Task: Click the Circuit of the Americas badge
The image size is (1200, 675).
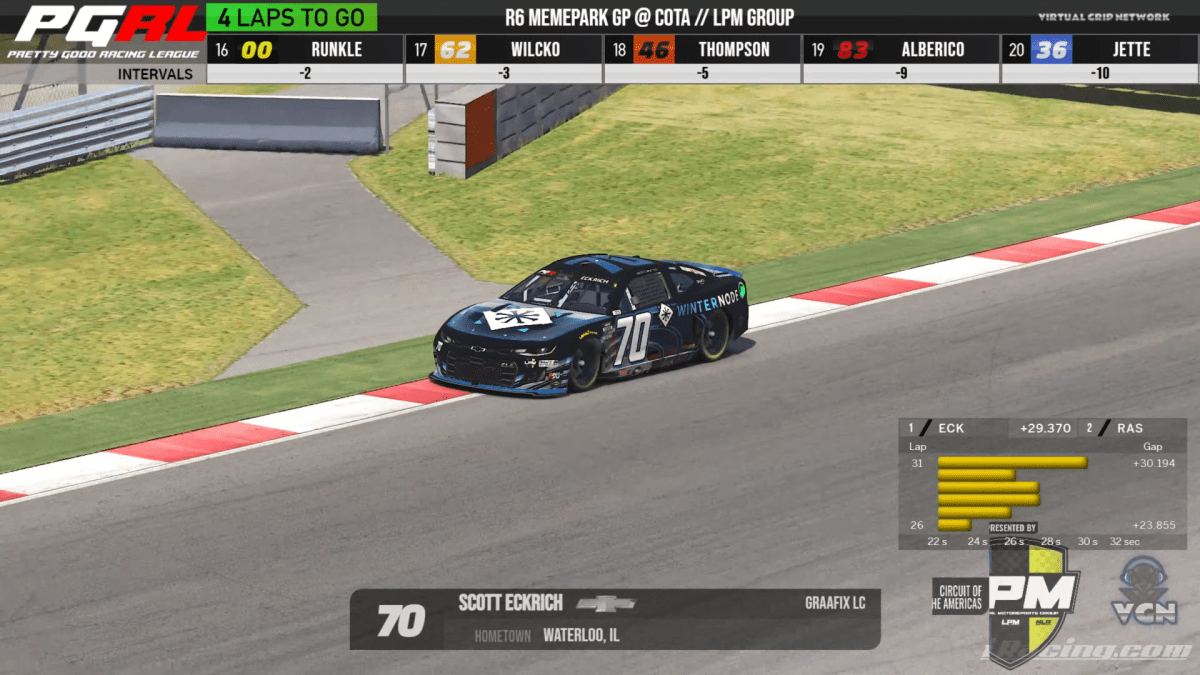Action: click(x=958, y=597)
